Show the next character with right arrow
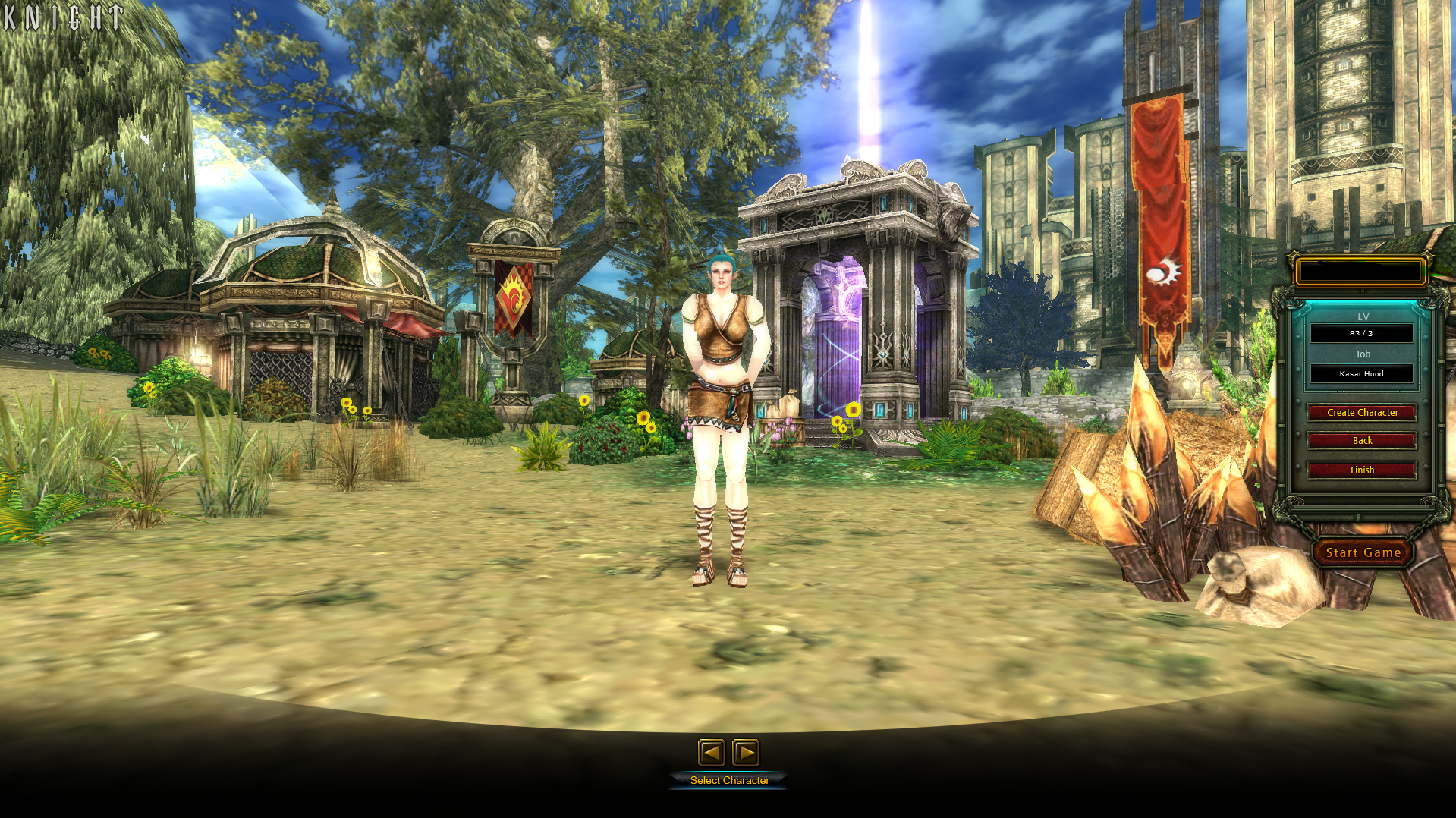The height and width of the screenshot is (818, 1456). (746, 753)
